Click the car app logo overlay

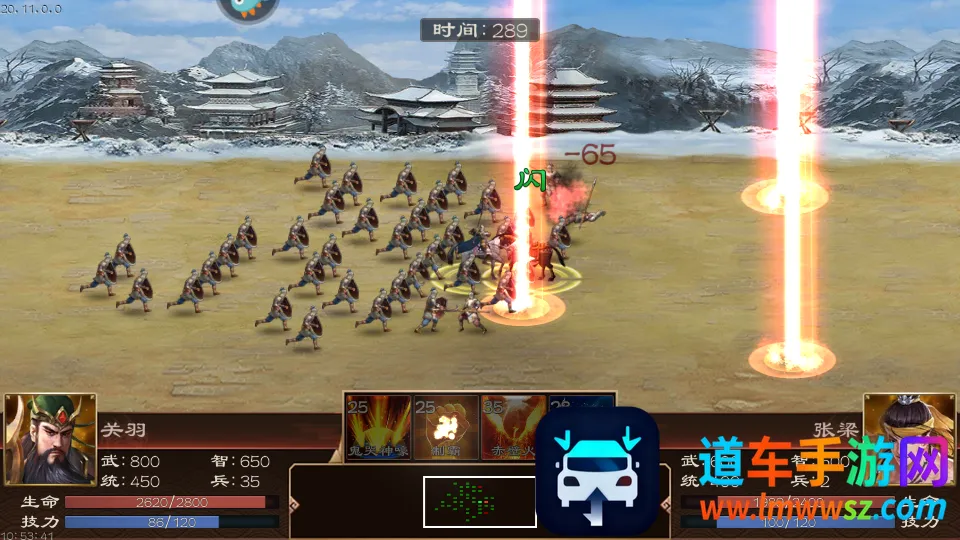click(x=597, y=470)
